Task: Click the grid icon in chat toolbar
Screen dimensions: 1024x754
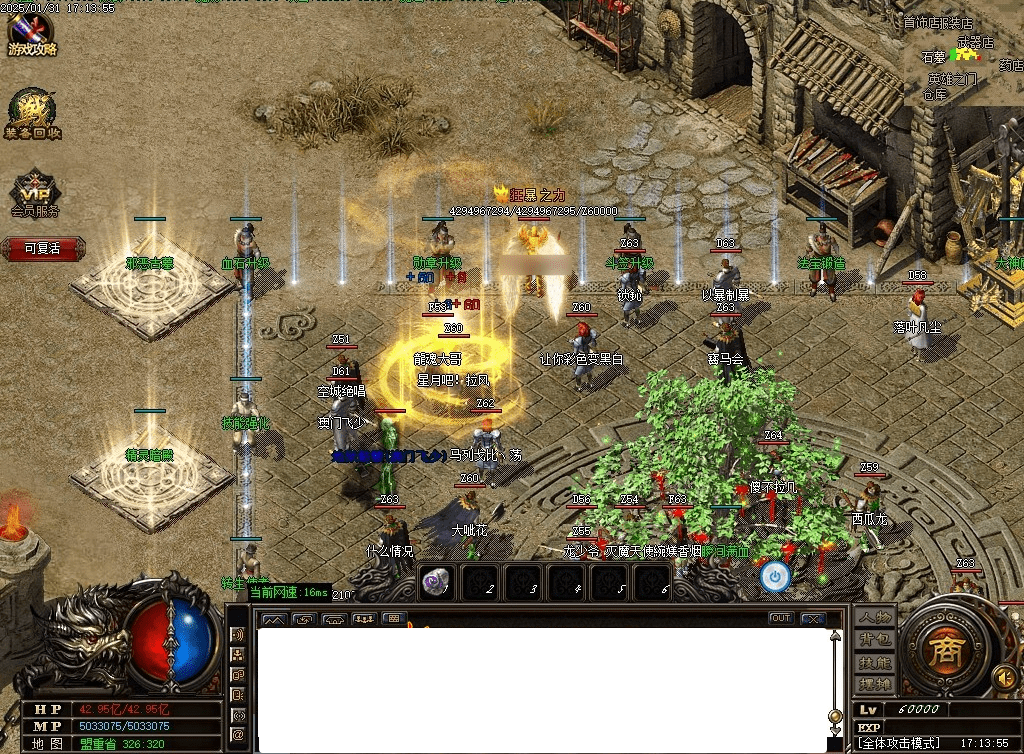Action: click(395, 619)
